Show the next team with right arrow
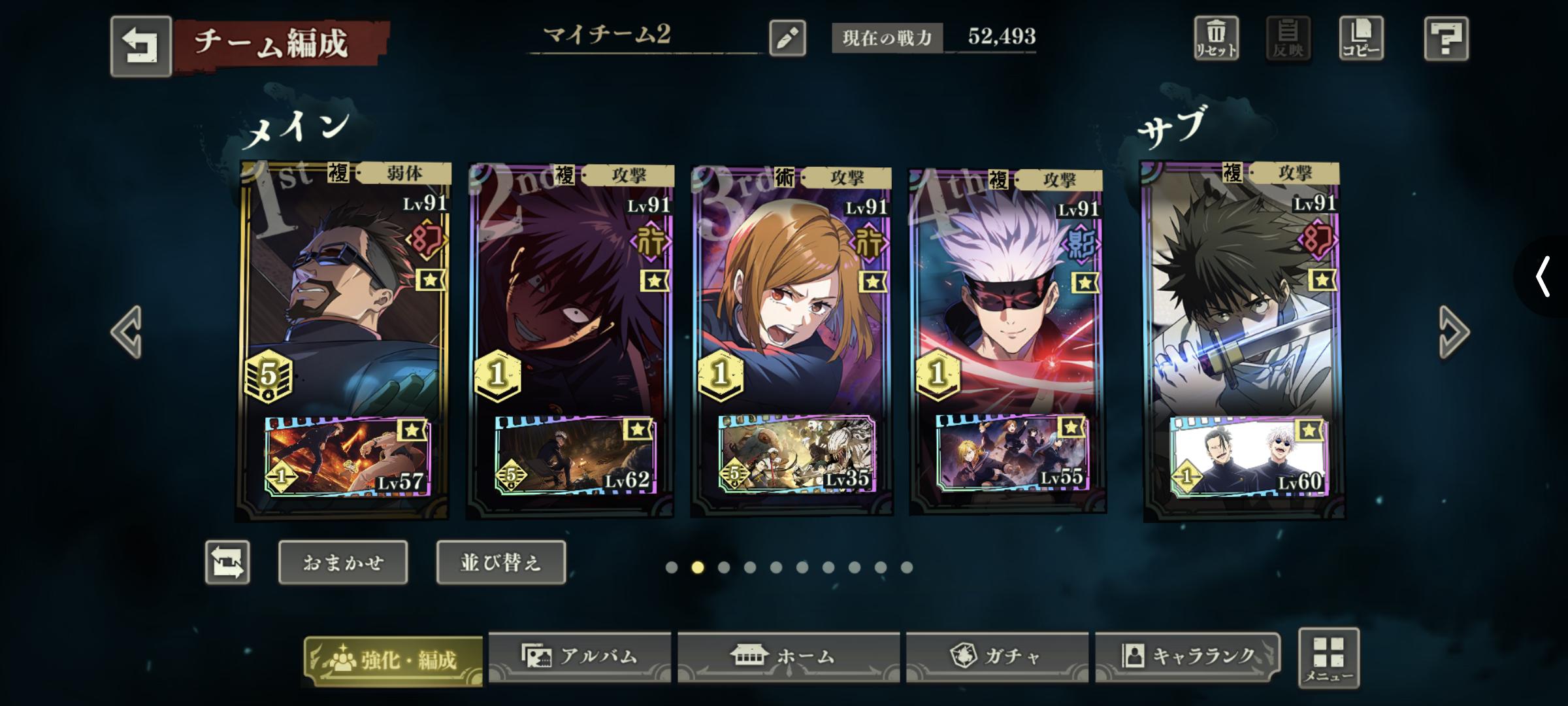The height and width of the screenshot is (706, 1568). [x=1454, y=331]
